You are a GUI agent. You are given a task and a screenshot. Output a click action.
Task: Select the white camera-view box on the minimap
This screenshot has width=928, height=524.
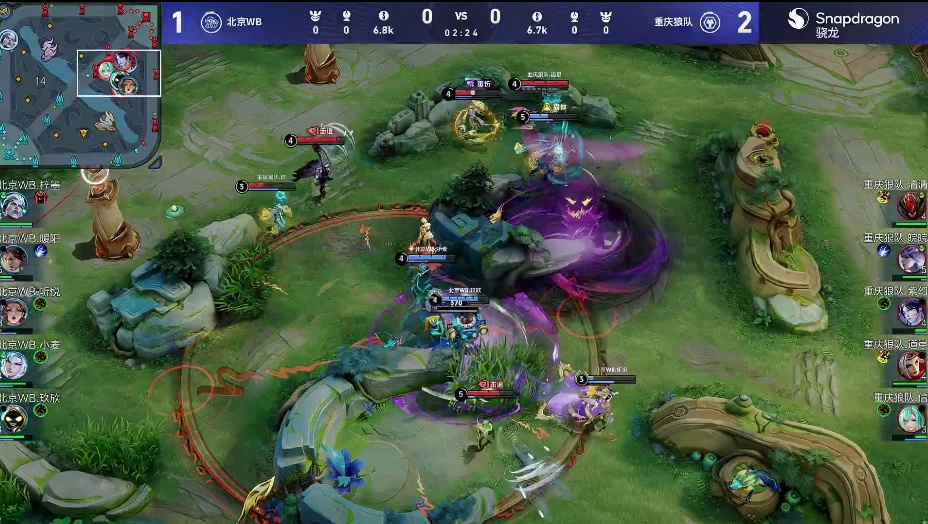(119, 73)
